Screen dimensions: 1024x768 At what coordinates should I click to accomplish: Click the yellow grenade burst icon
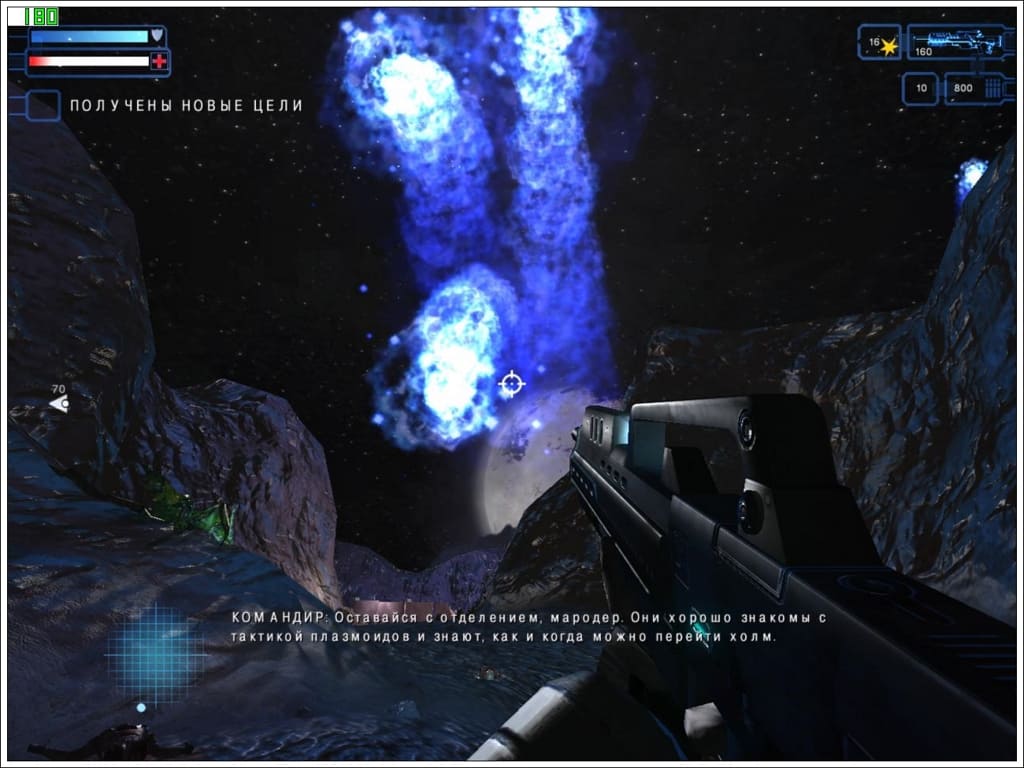click(x=888, y=47)
